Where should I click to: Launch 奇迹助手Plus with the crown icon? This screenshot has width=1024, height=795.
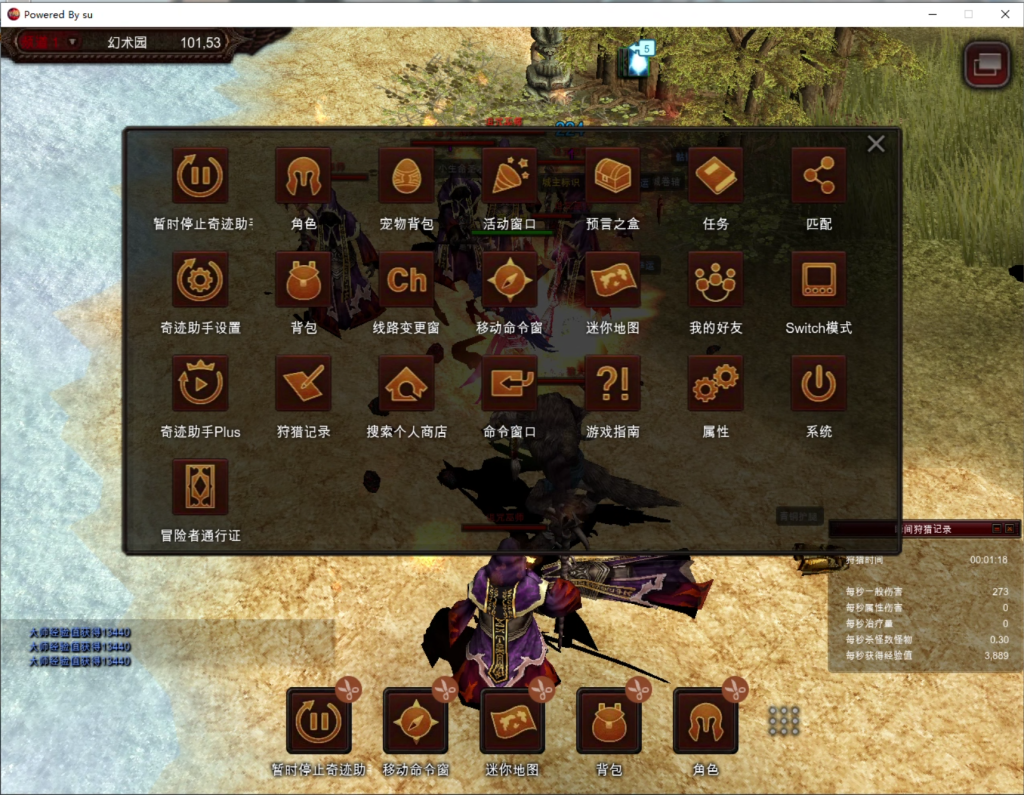click(x=200, y=384)
